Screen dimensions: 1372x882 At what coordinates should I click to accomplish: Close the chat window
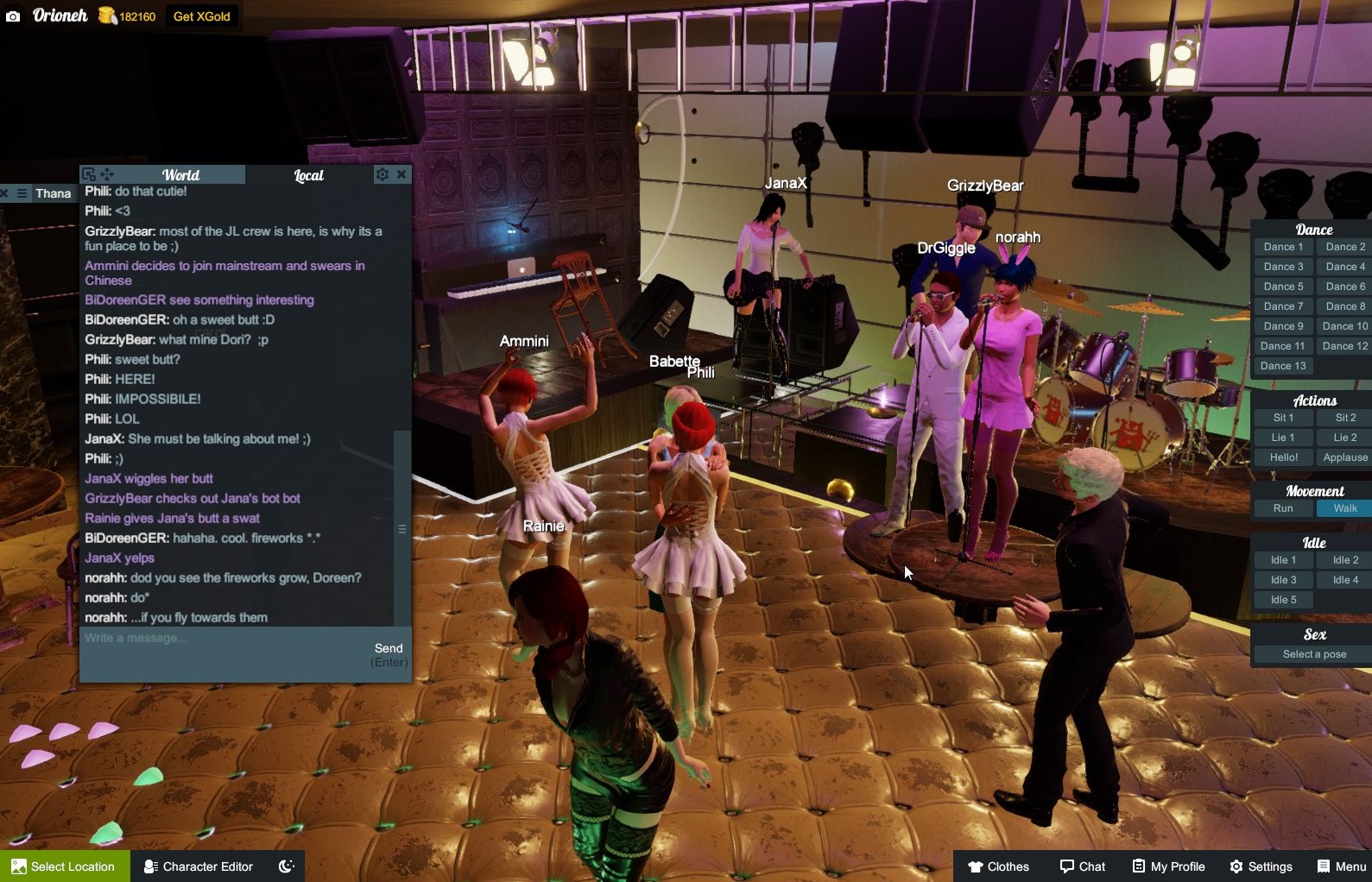401,174
